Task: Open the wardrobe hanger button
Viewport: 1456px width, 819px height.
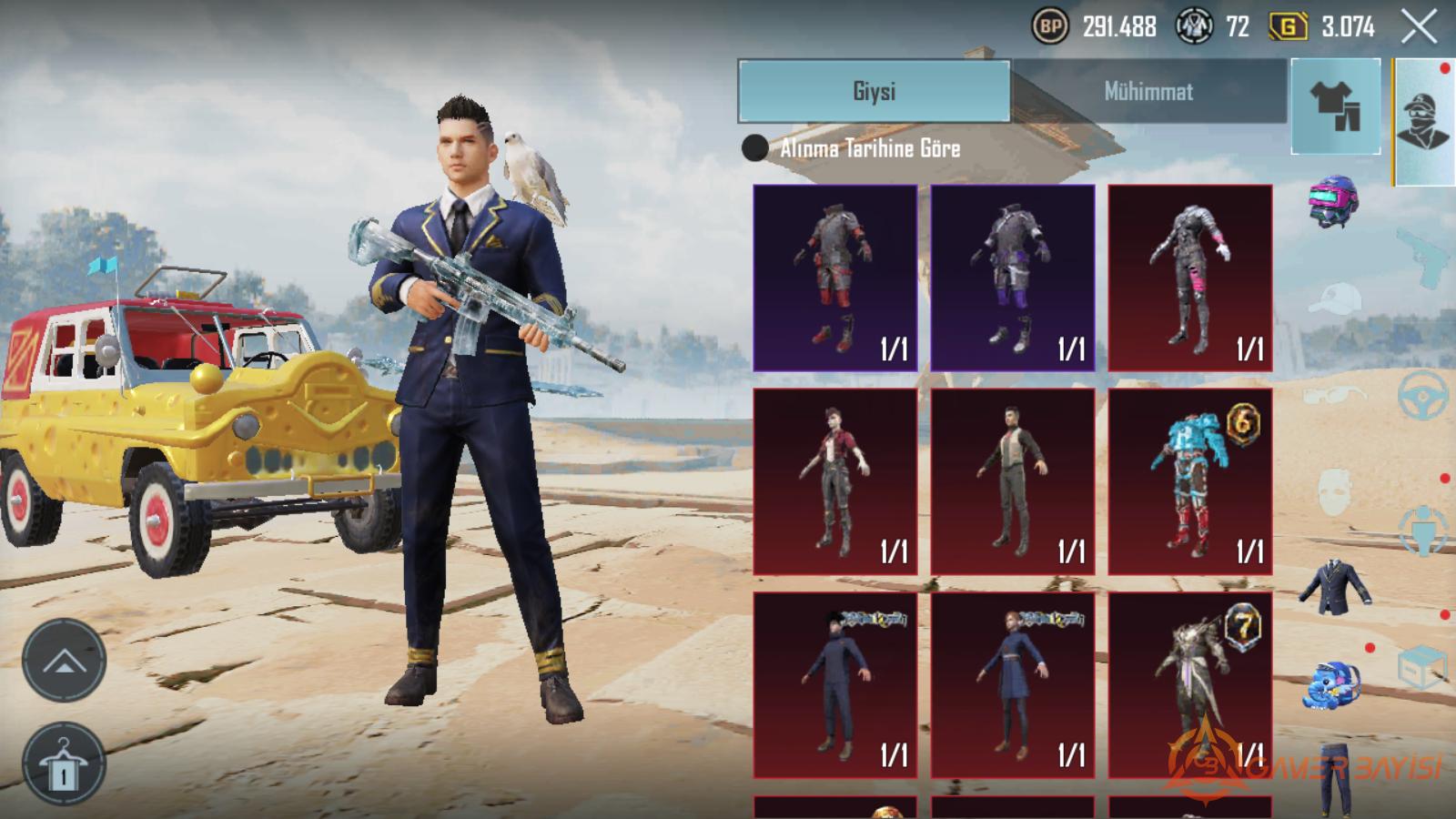Action: [x=64, y=764]
